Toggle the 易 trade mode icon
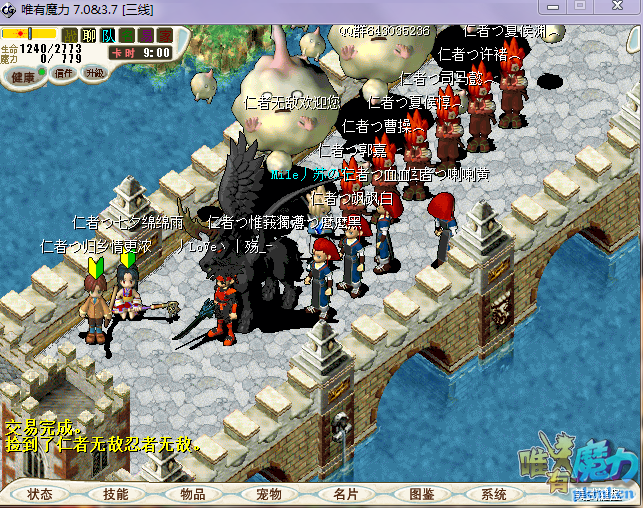 pos(146,35)
